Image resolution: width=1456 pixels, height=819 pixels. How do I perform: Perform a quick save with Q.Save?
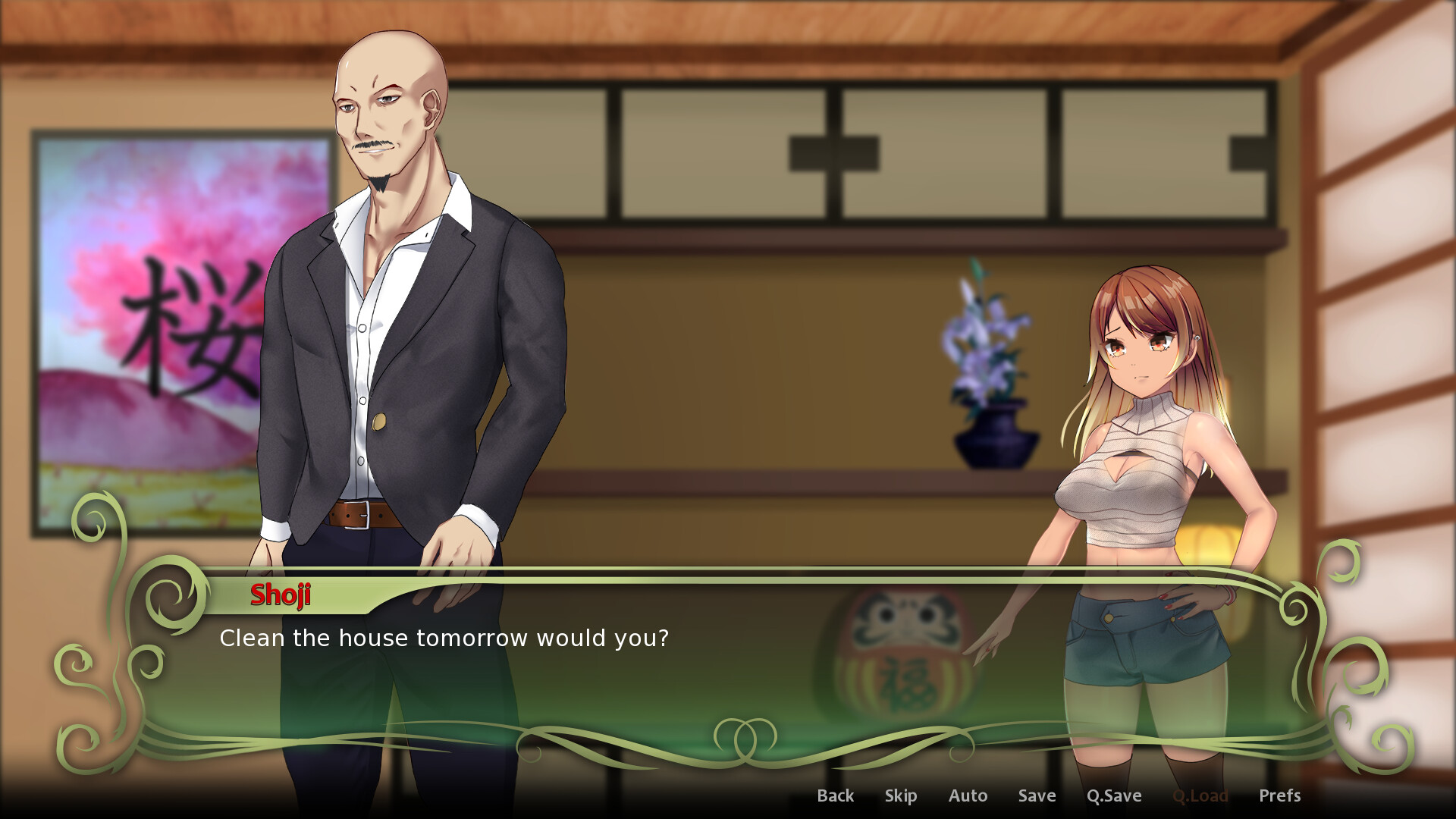(1114, 795)
